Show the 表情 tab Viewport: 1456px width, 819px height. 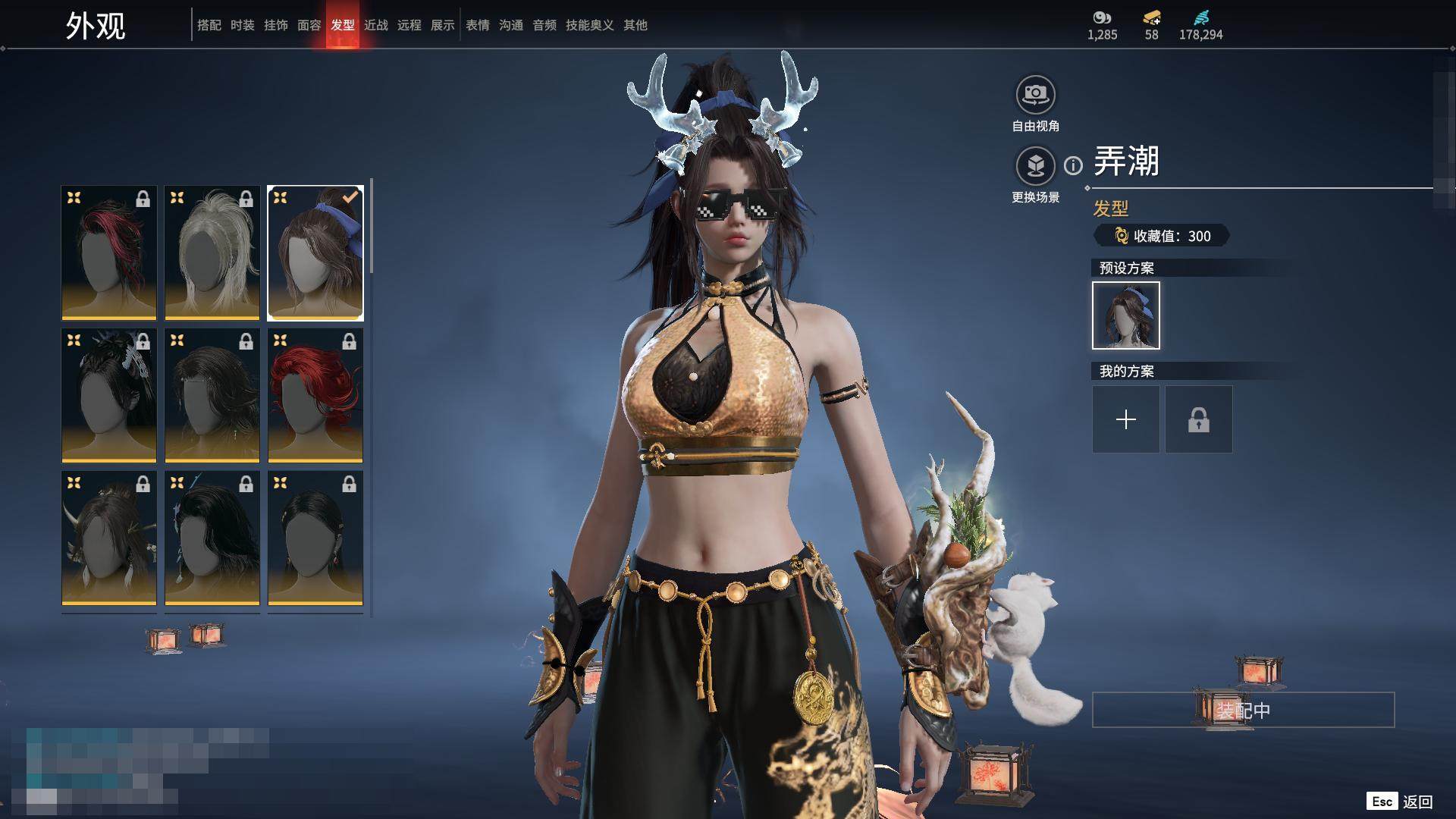[x=477, y=25]
